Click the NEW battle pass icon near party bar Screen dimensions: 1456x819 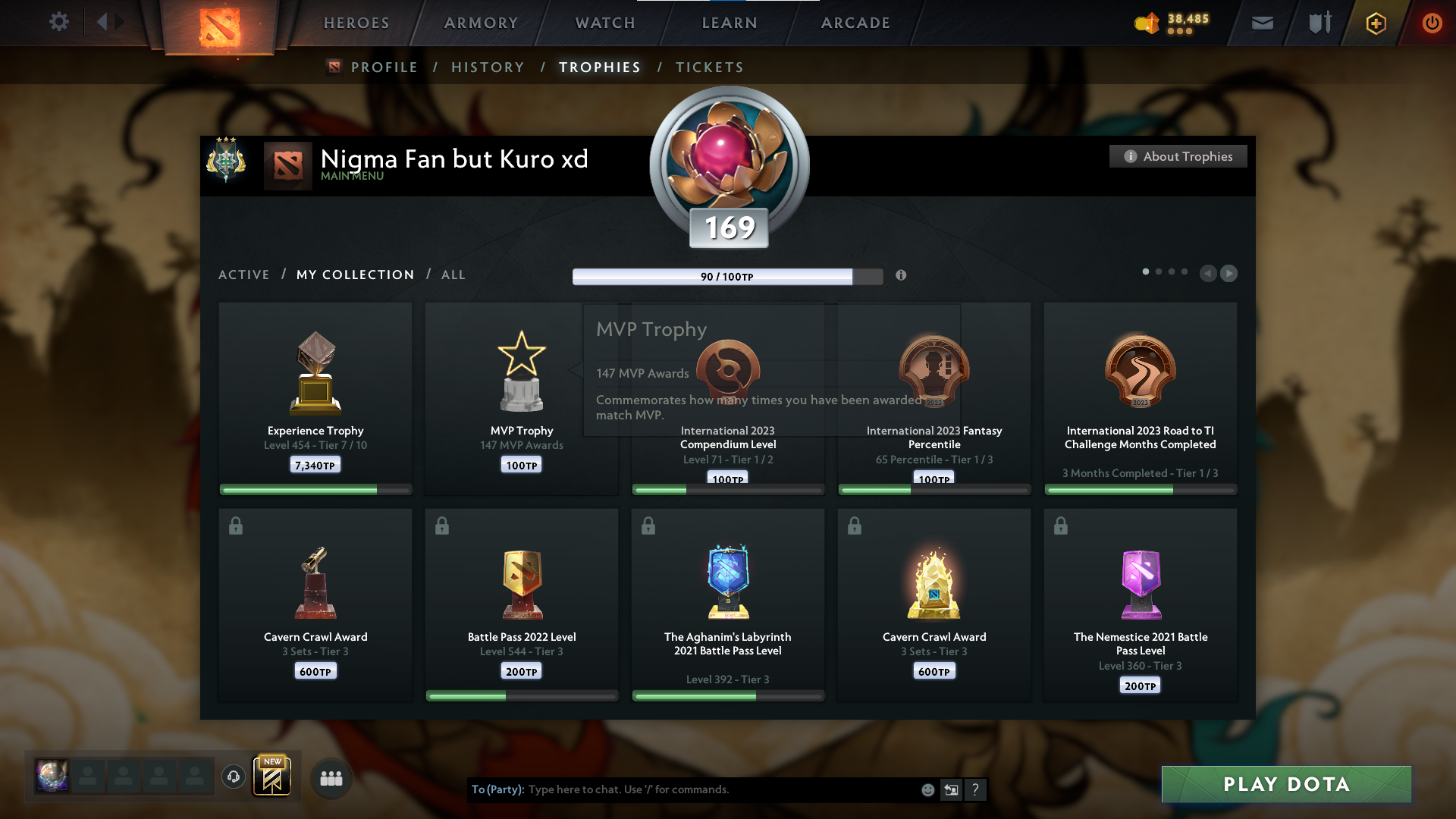click(x=273, y=776)
